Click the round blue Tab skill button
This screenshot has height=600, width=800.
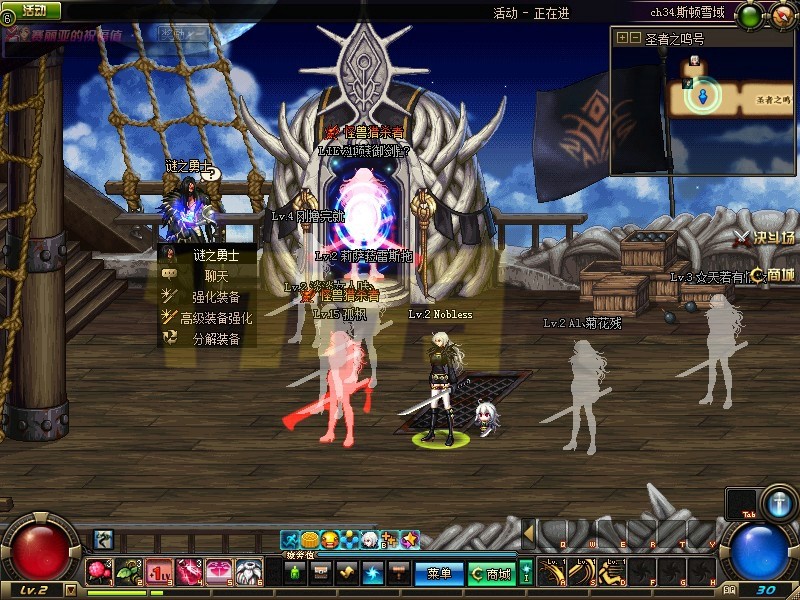[x=778, y=503]
